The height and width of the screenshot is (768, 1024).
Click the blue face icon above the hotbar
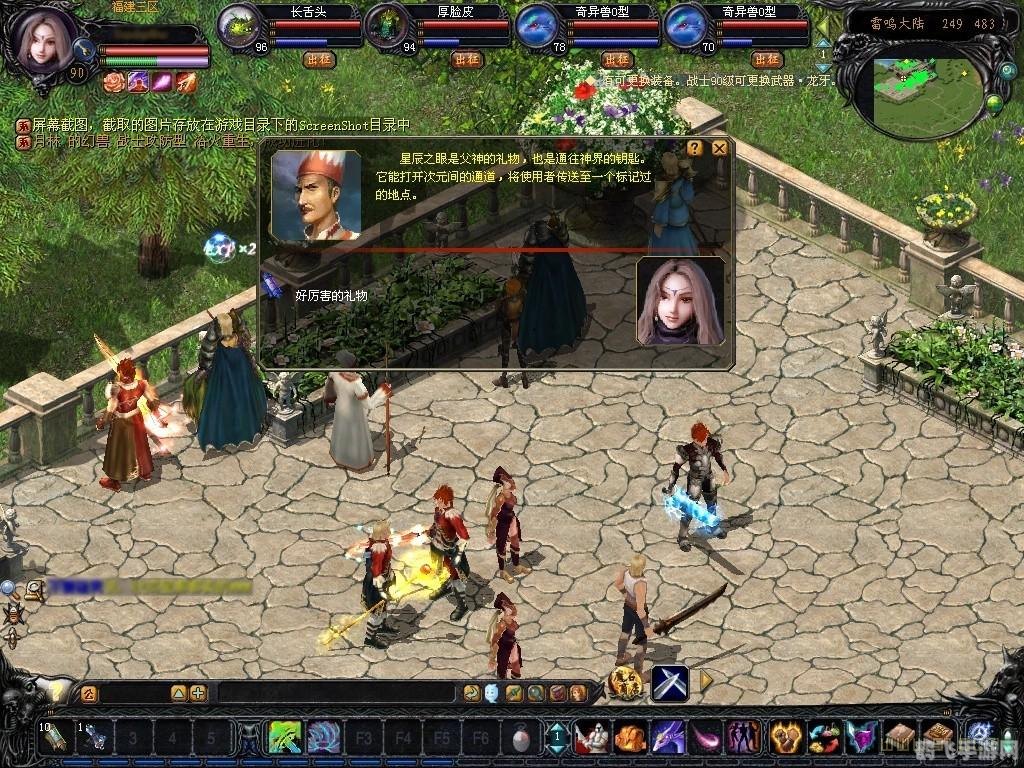(x=492, y=692)
